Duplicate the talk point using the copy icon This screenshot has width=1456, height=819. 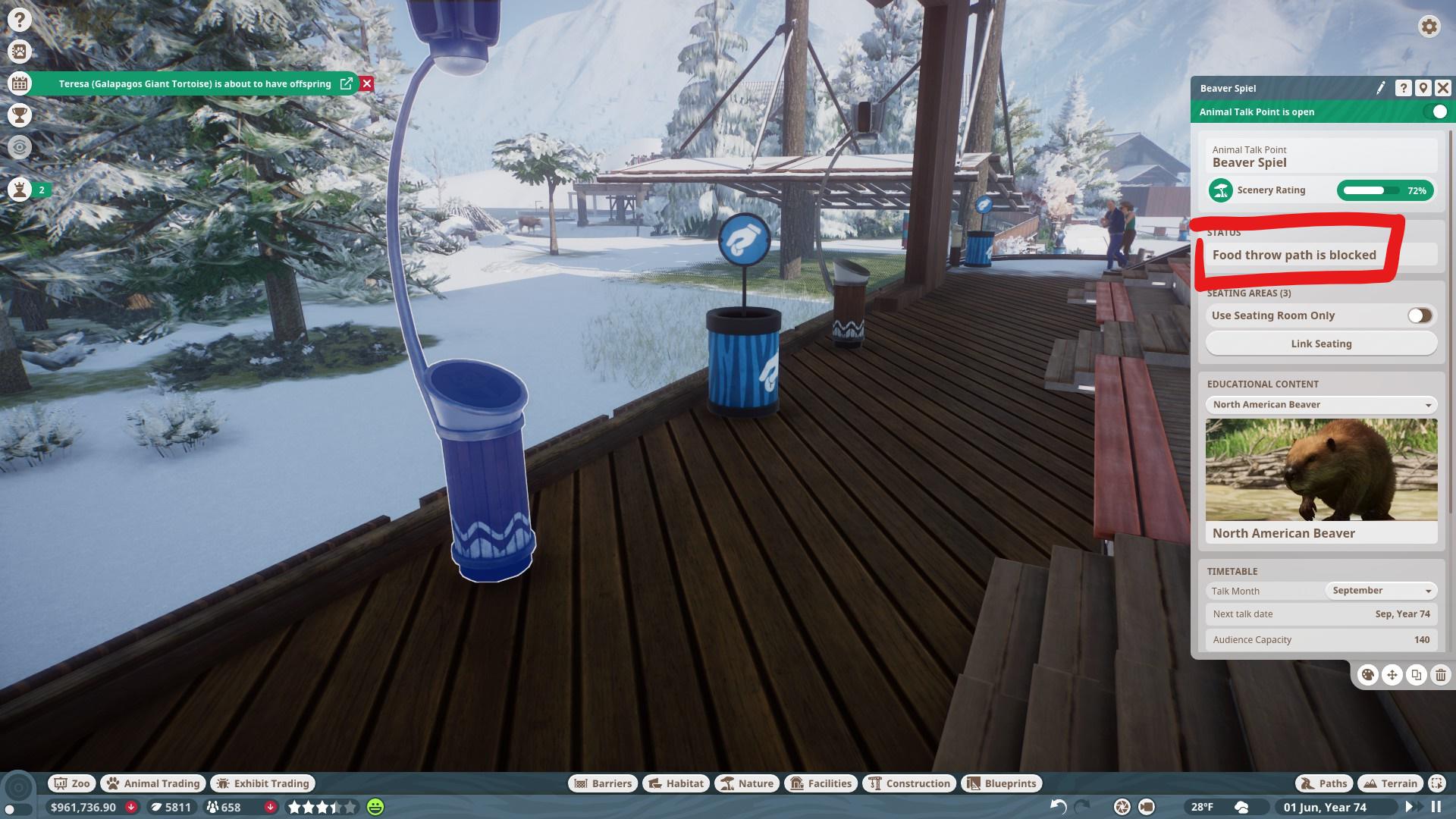point(1415,673)
